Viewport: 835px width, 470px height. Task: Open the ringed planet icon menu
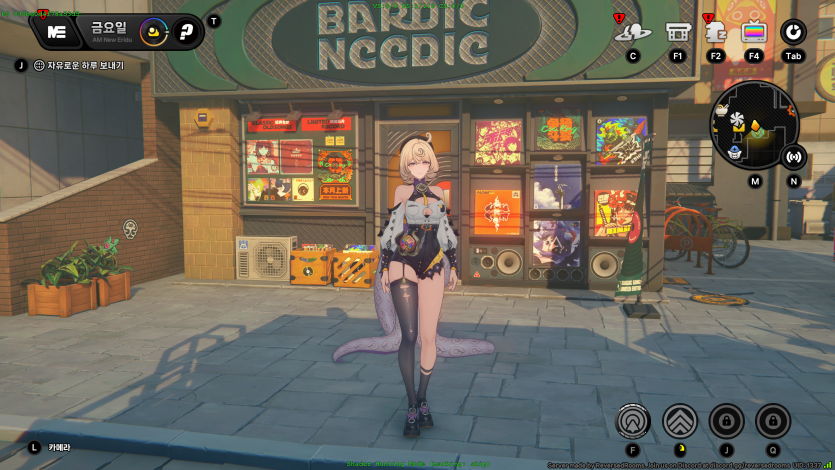point(633,32)
